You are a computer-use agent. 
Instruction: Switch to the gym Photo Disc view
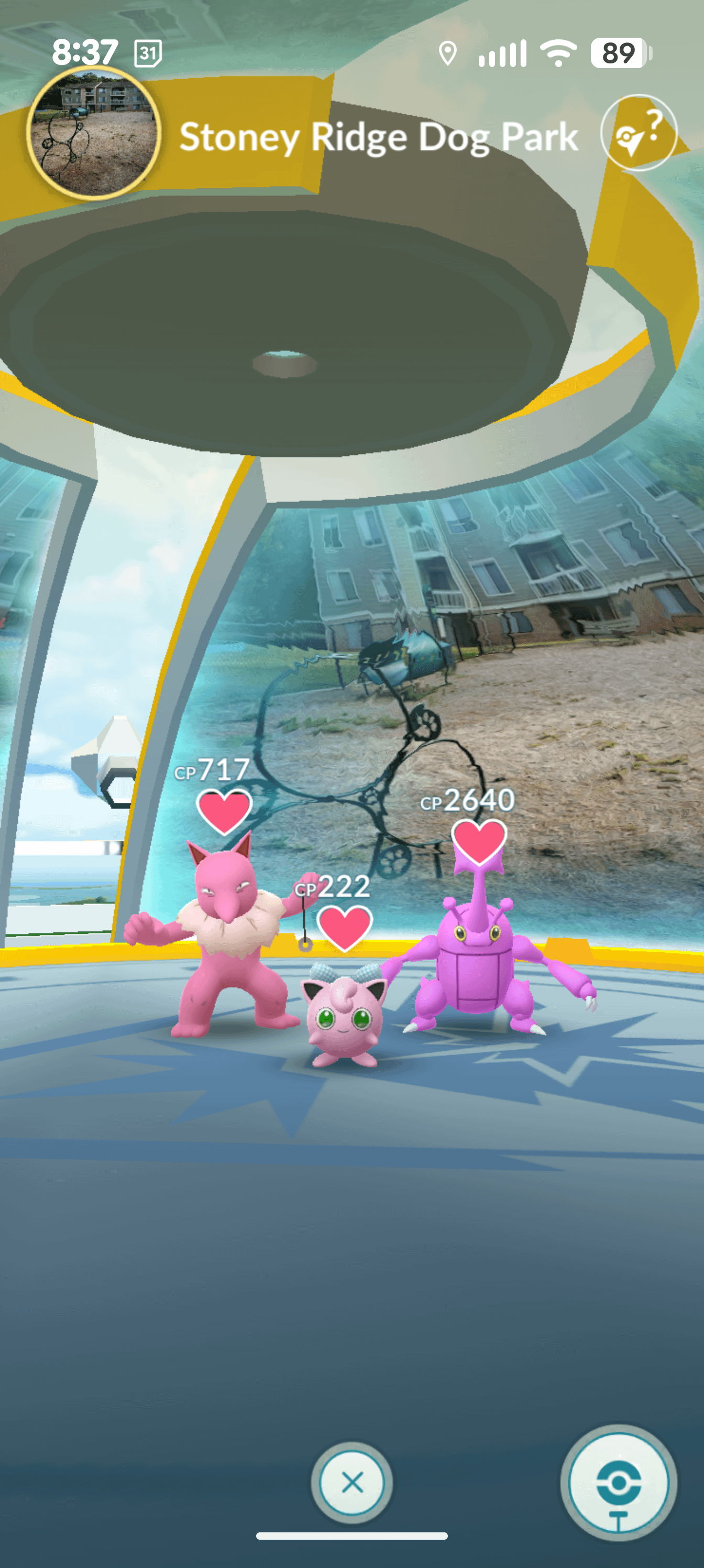click(618, 1484)
